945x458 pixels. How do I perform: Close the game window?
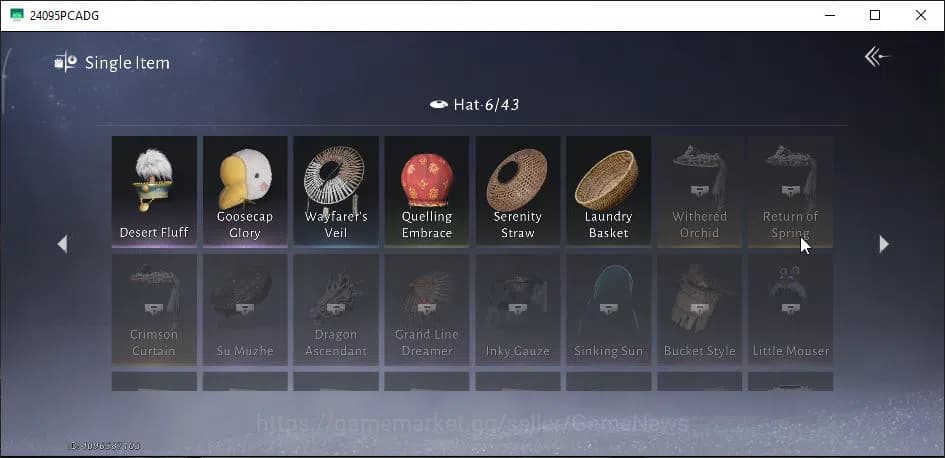point(921,15)
